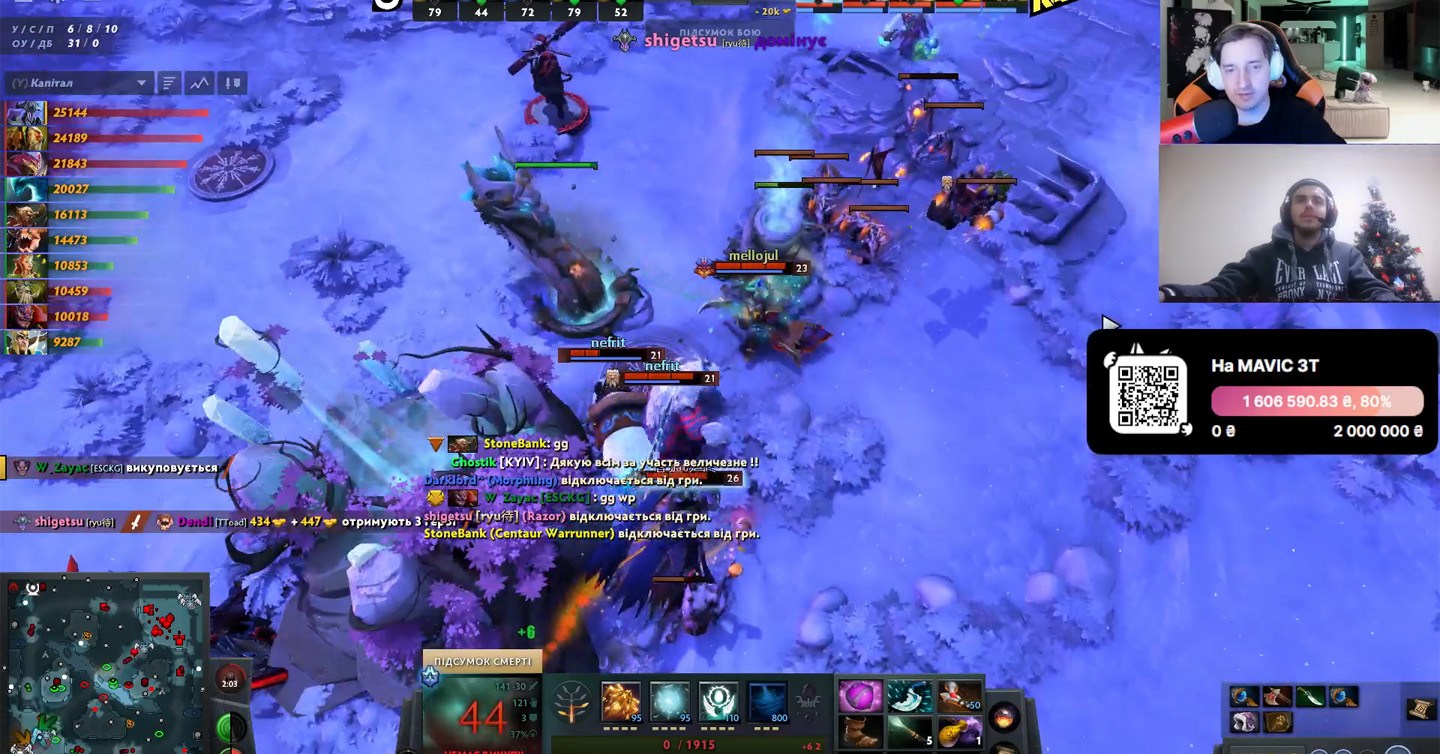Click the sorted bars view button
Image resolution: width=1440 pixels, height=754 pixels.
point(168,83)
